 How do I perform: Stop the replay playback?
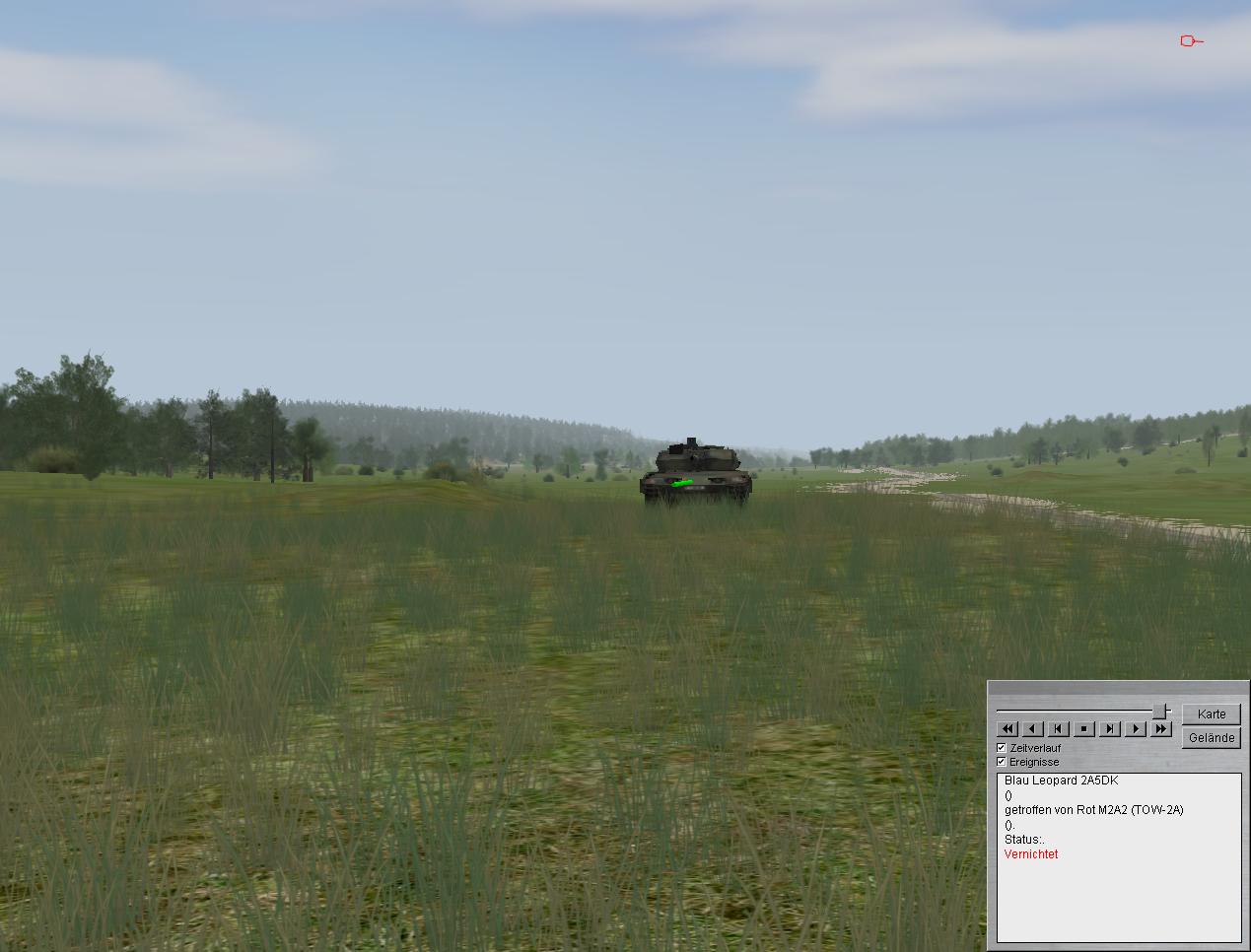pos(1084,729)
